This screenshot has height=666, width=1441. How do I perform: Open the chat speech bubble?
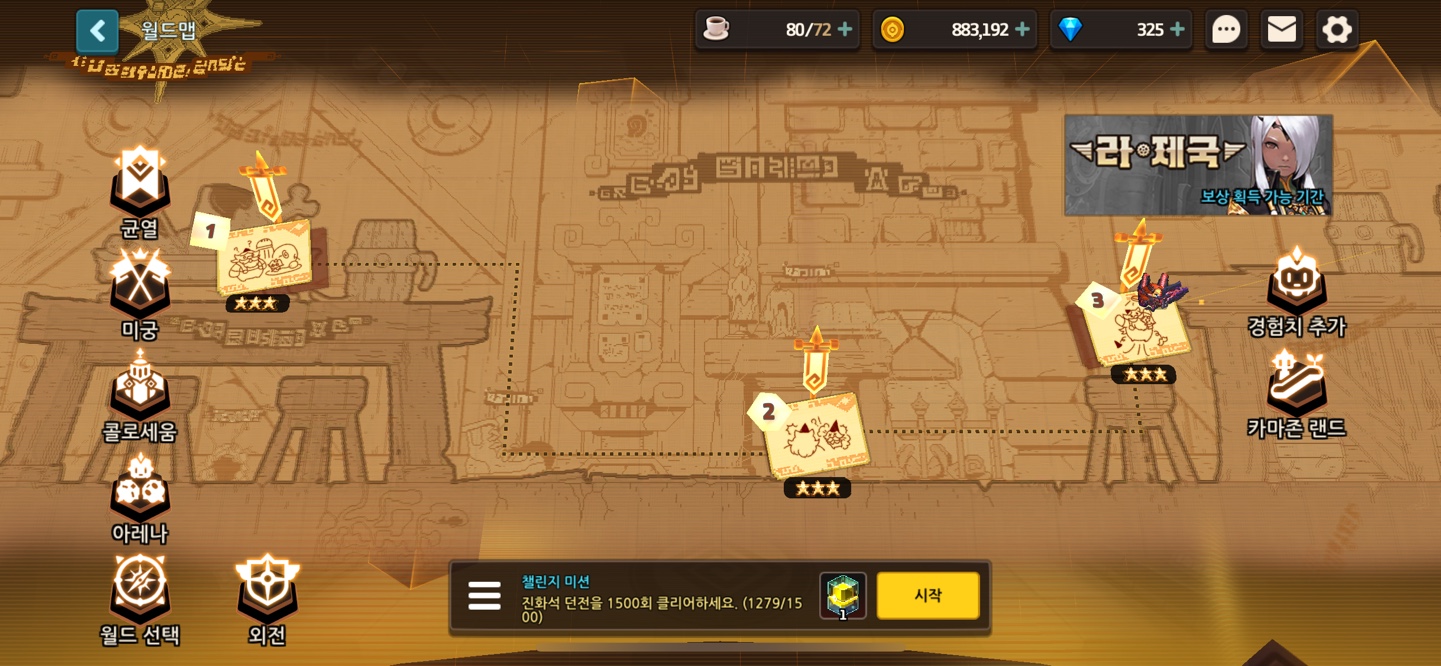[1226, 30]
